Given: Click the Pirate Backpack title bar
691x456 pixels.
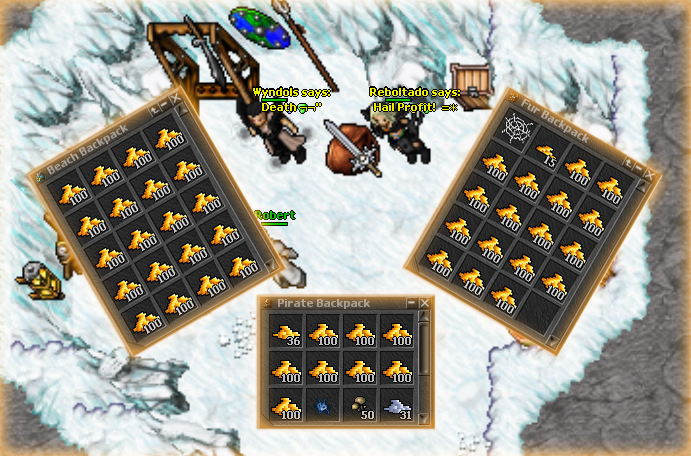Looking at the screenshot, I should pyautogui.click(x=330, y=302).
